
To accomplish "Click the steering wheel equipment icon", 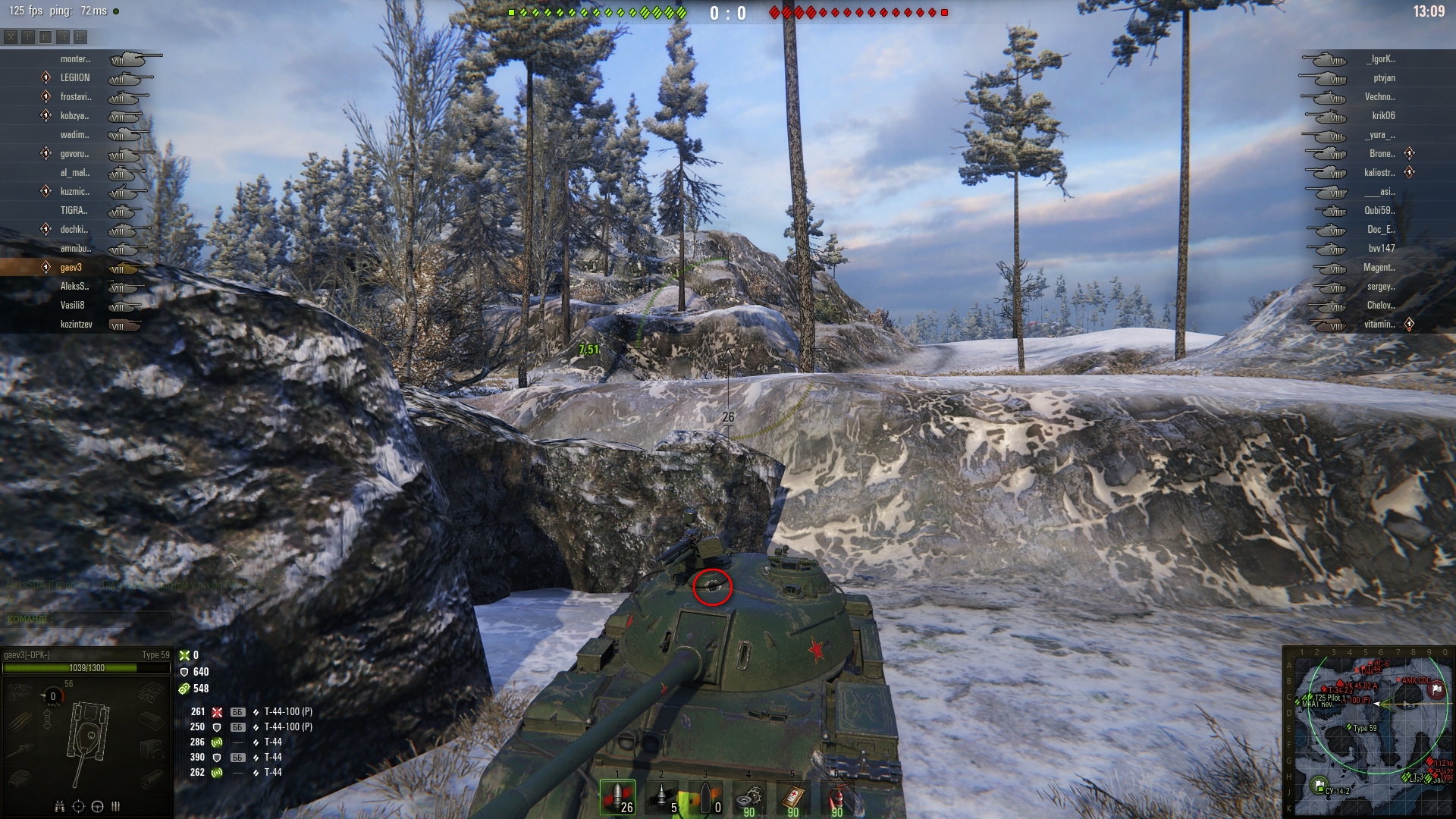I will tap(97, 806).
